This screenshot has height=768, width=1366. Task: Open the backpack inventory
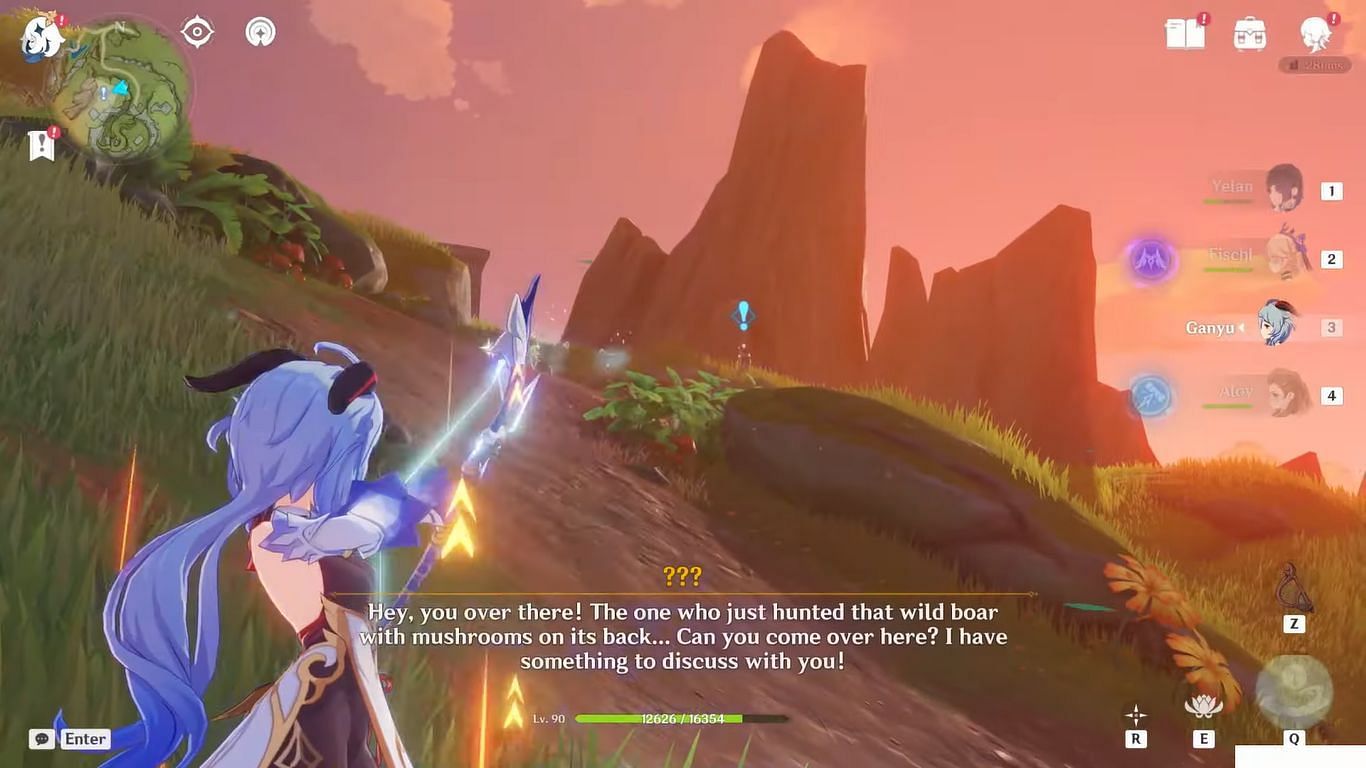click(1250, 34)
